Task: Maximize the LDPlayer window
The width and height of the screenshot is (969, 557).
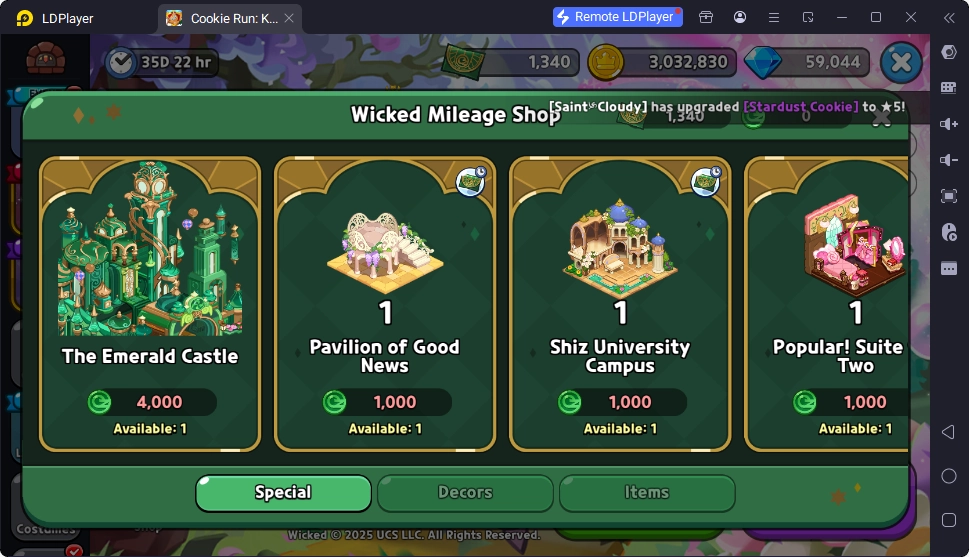Action: tap(876, 17)
